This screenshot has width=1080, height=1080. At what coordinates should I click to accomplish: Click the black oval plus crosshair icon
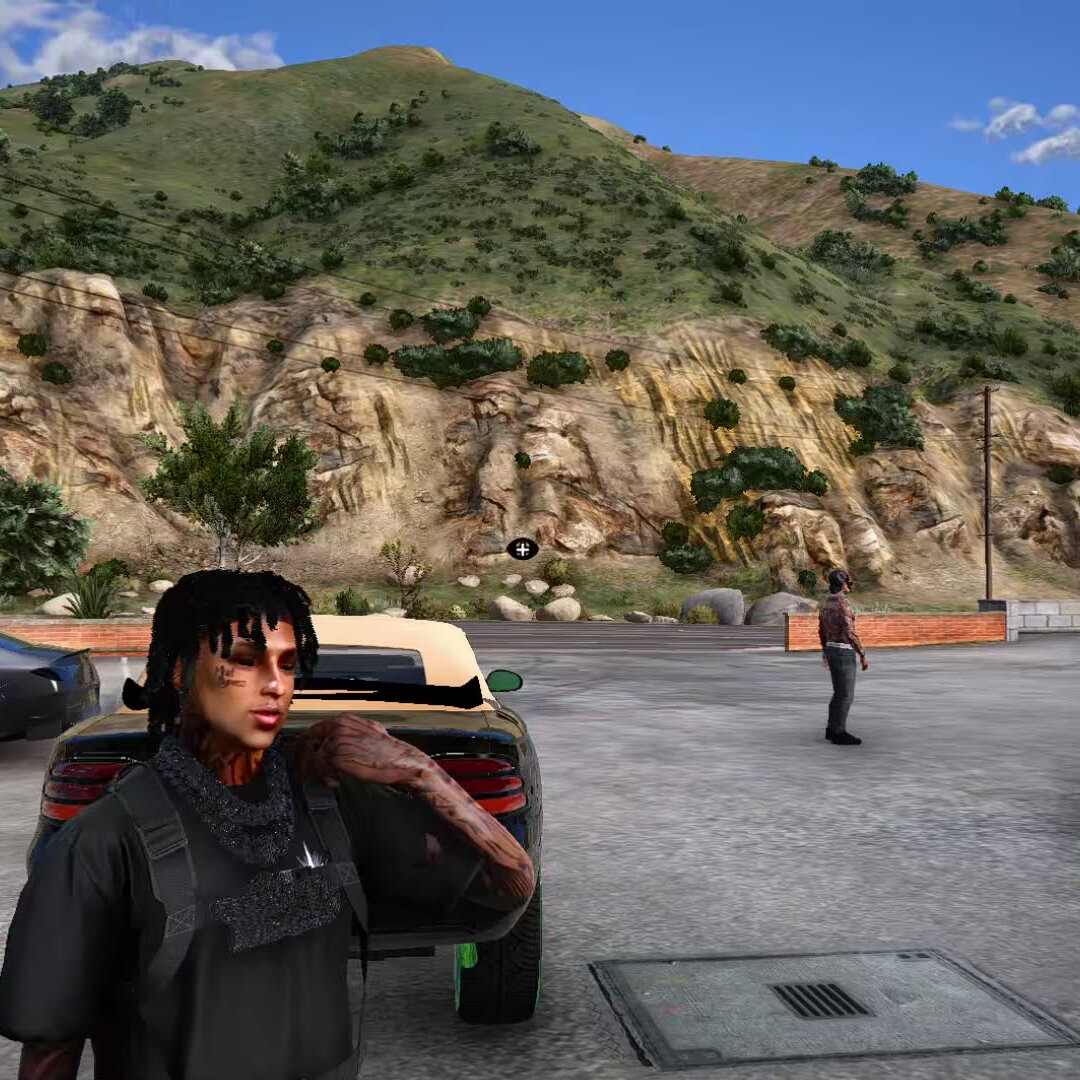click(522, 549)
